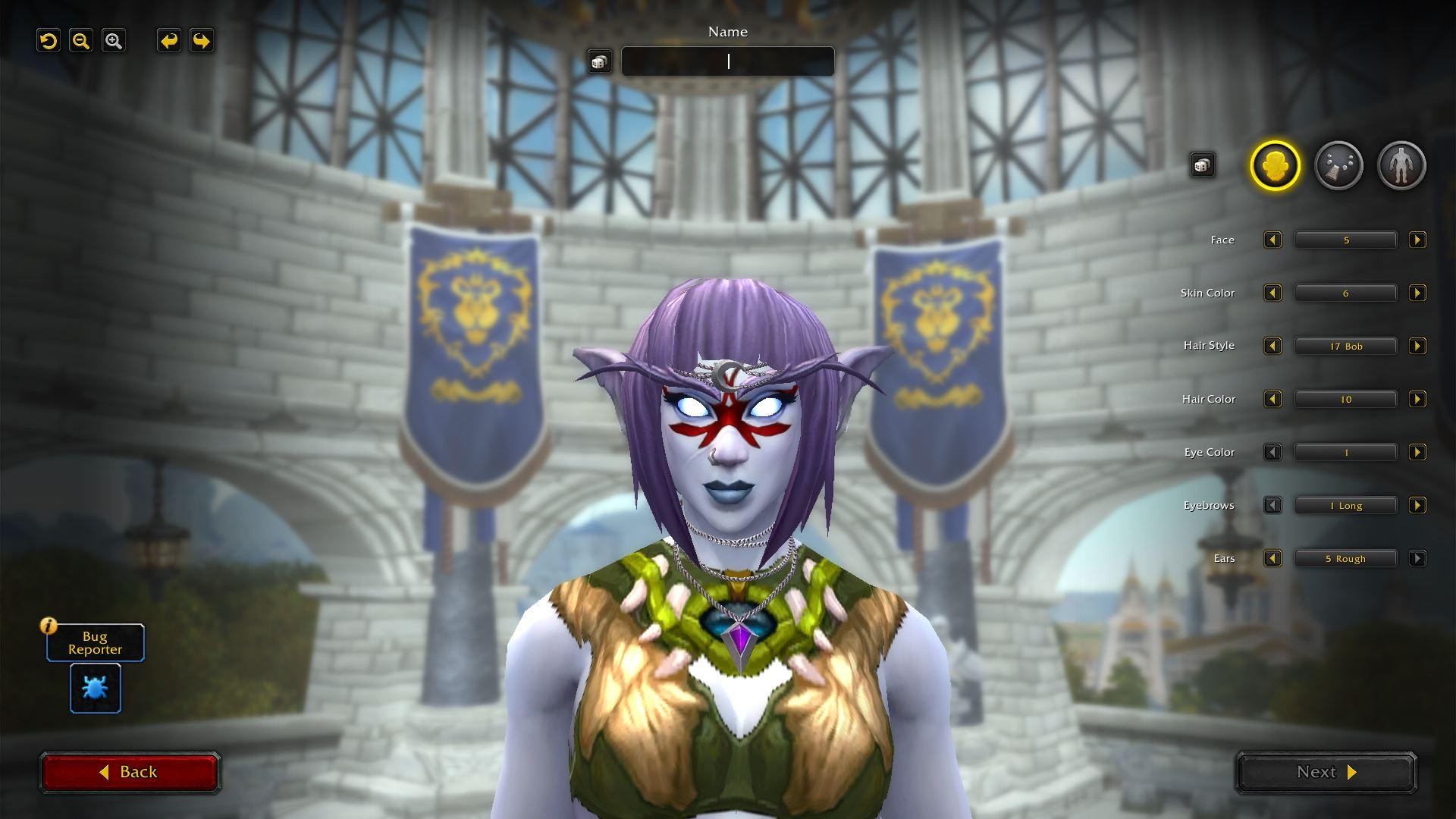The image size is (1456, 819).
Task: Proceed with the Next button
Action: click(1326, 772)
